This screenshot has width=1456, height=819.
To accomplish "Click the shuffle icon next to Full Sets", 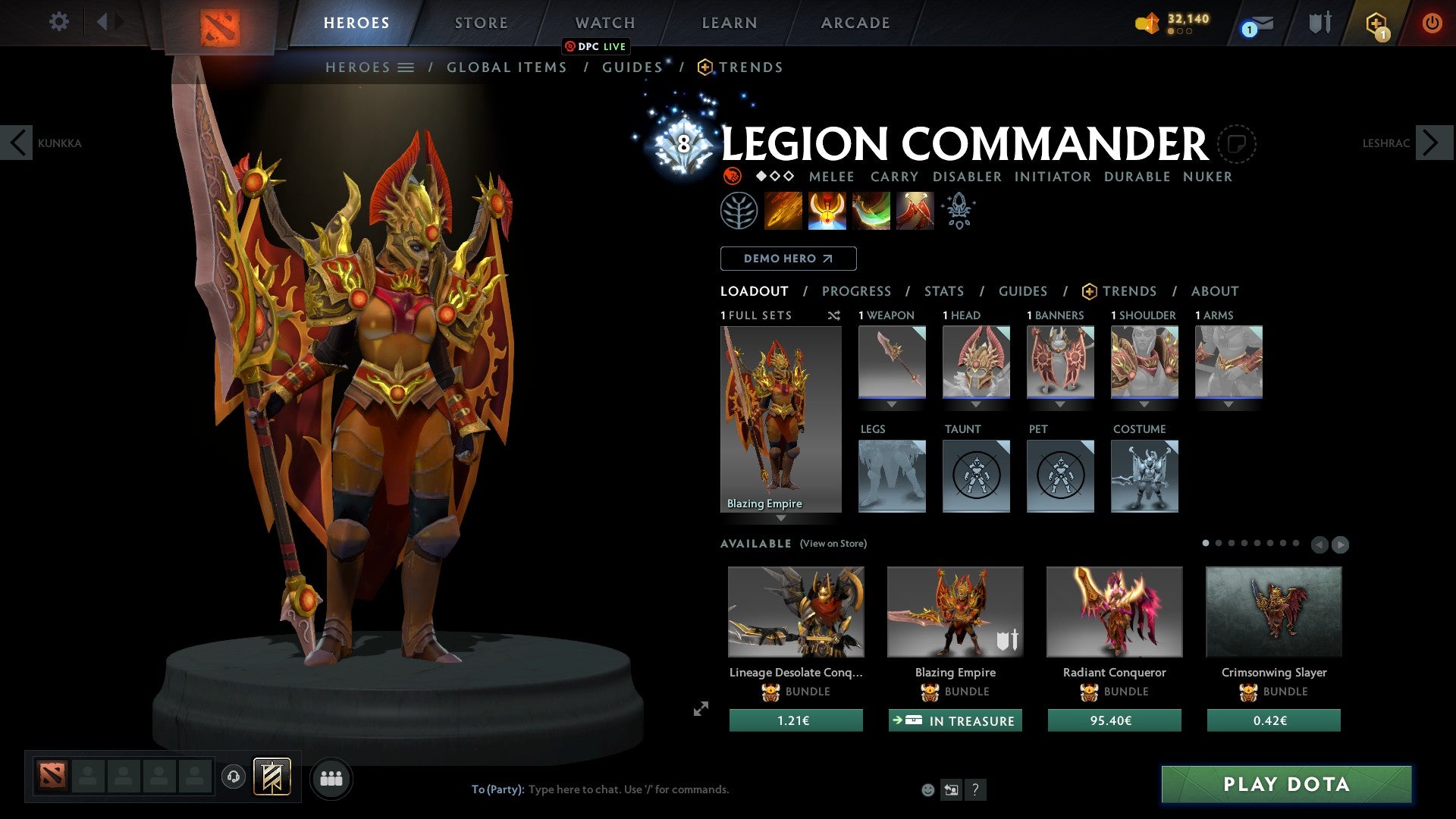I will pos(834,315).
